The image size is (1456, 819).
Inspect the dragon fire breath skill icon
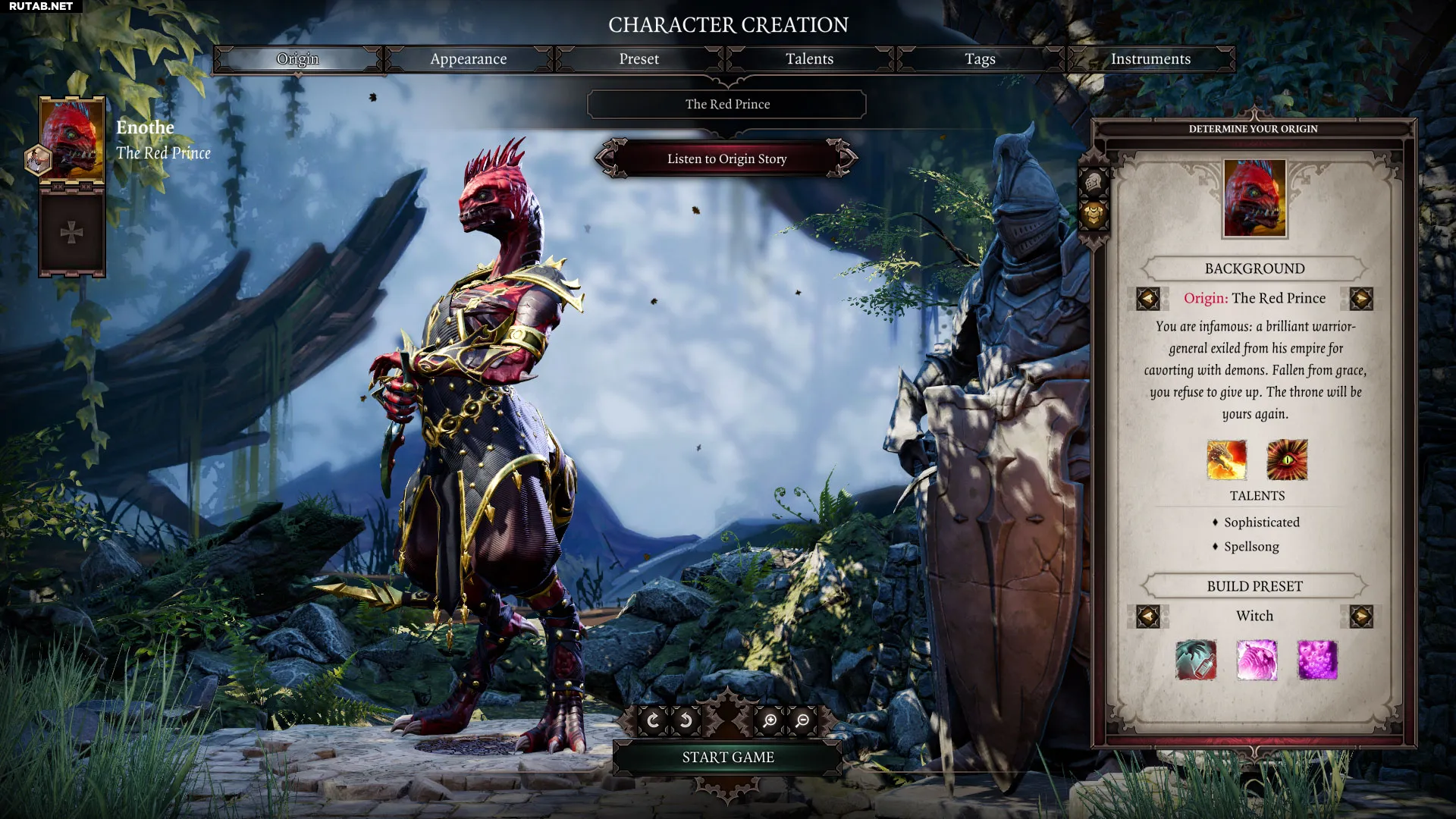tap(1226, 460)
